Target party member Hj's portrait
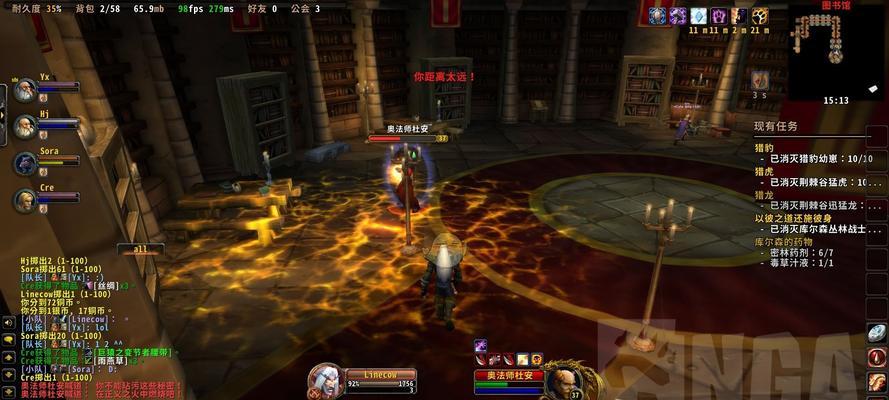 tap(24, 126)
